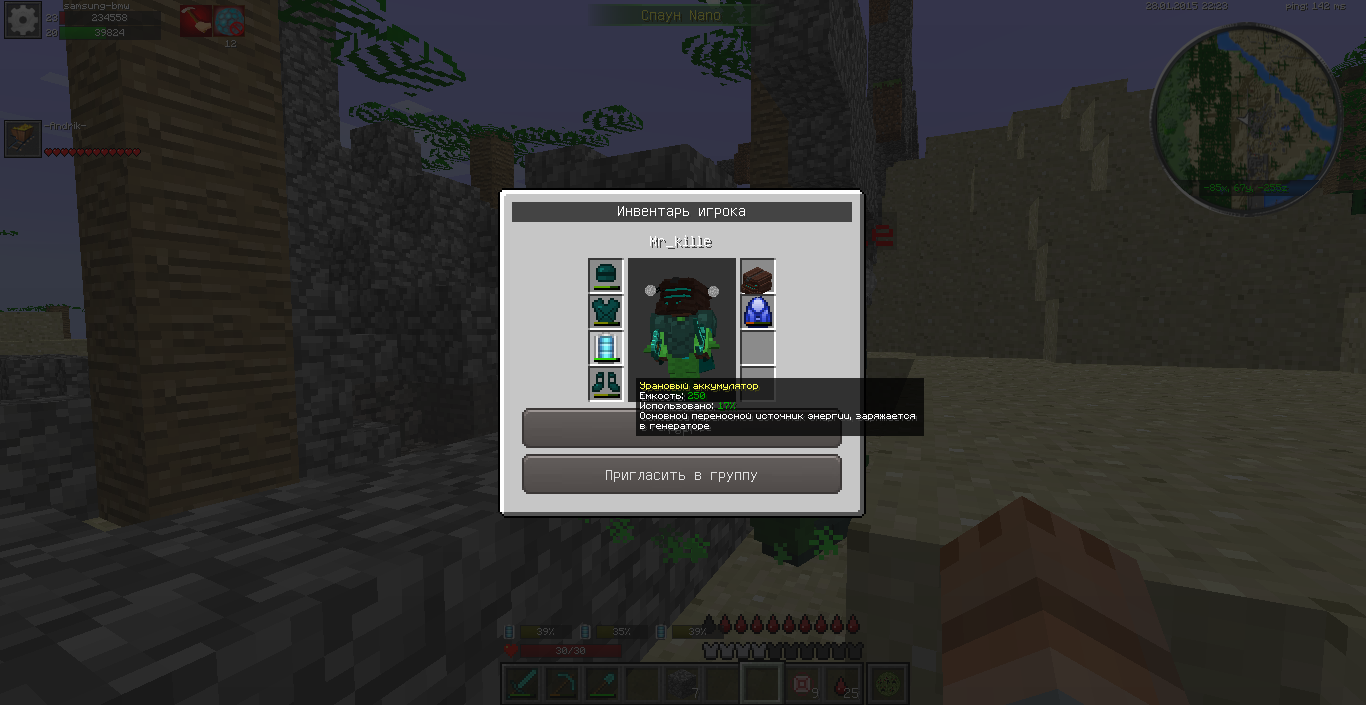Select the teal helmet equipment slot
The height and width of the screenshot is (705, 1366).
[605, 275]
